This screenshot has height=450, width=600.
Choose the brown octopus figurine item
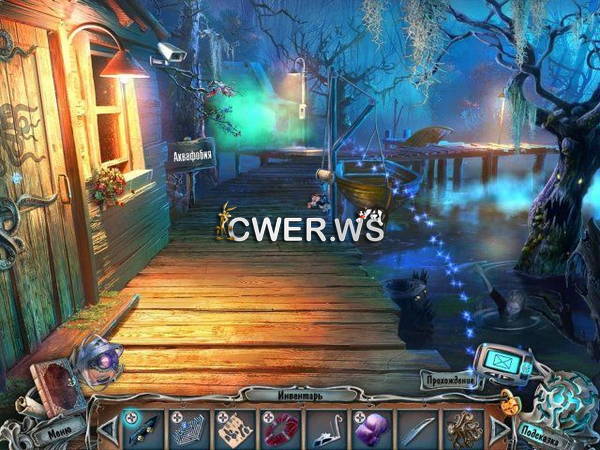pyautogui.click(x=463, y=428)
